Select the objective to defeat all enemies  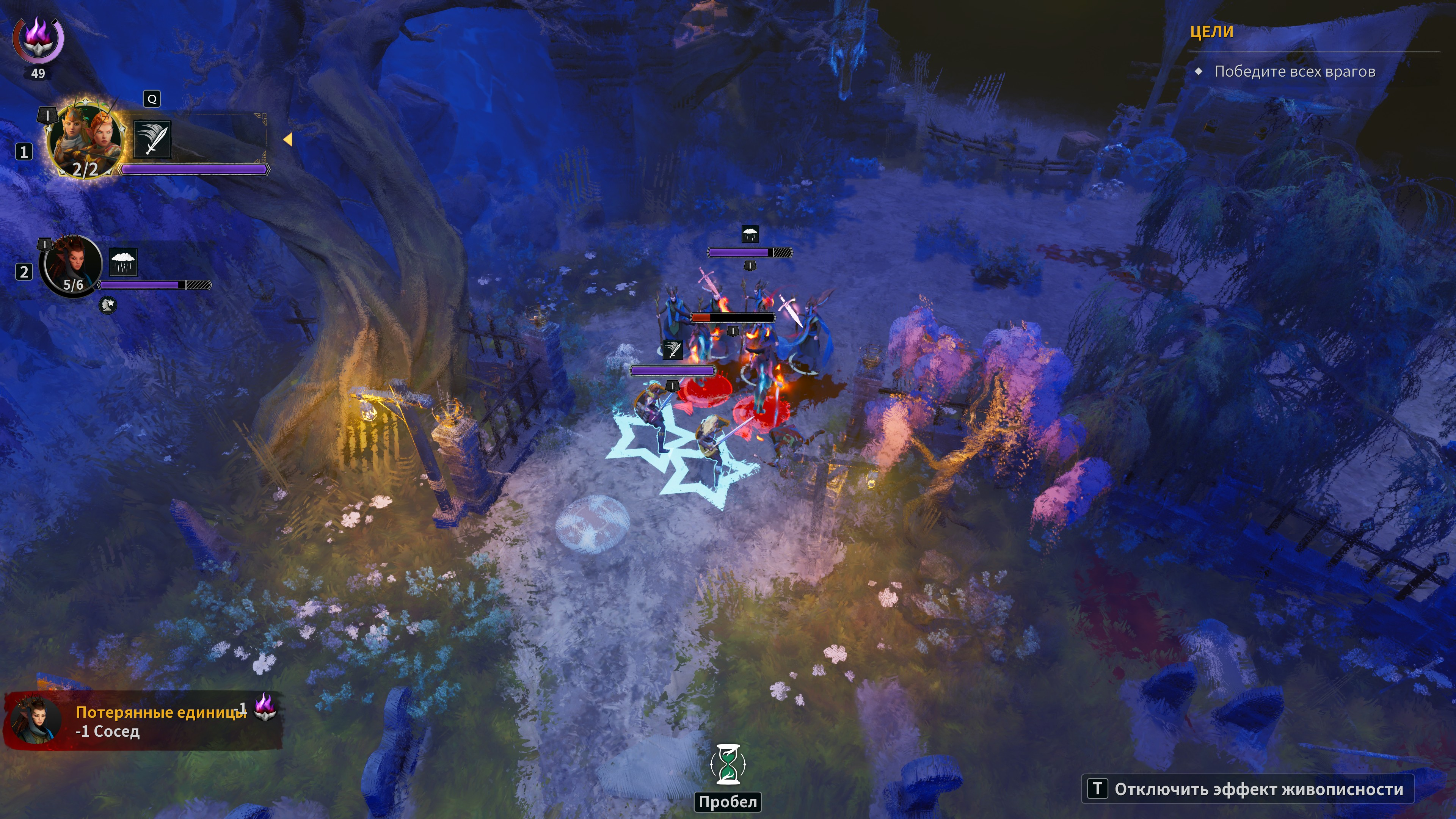(x=1294, y=72)
